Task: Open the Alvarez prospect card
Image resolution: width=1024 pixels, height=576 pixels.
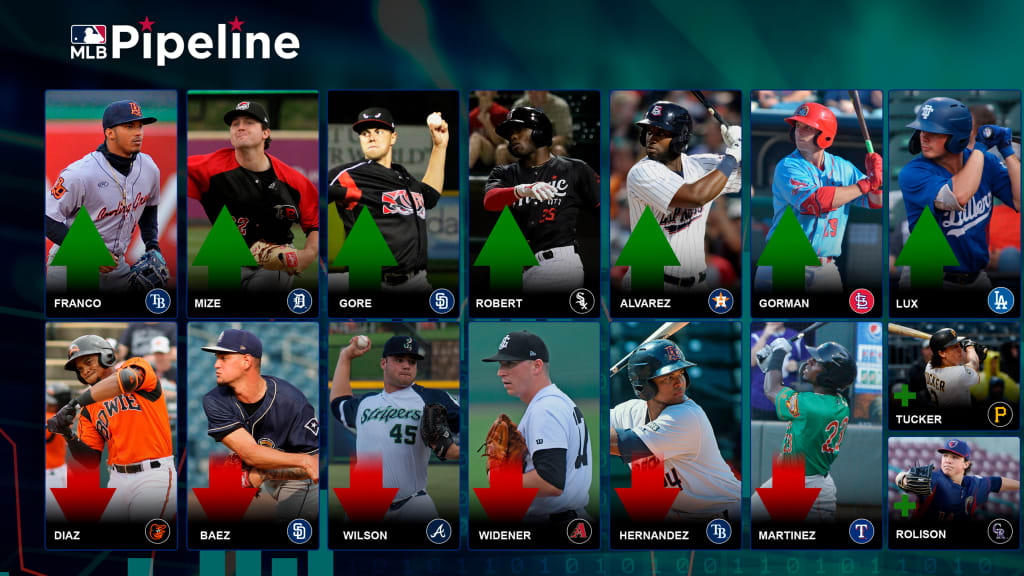Action: click(x=676, y=204)
